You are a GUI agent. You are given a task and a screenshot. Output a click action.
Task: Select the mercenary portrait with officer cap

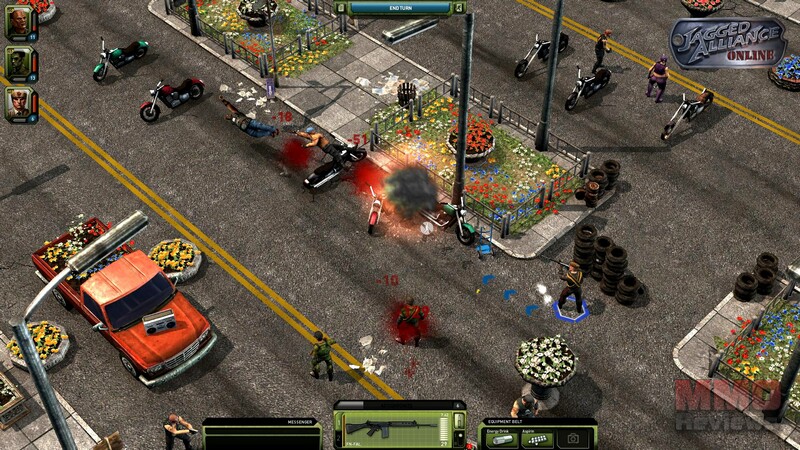coord(19,102)
